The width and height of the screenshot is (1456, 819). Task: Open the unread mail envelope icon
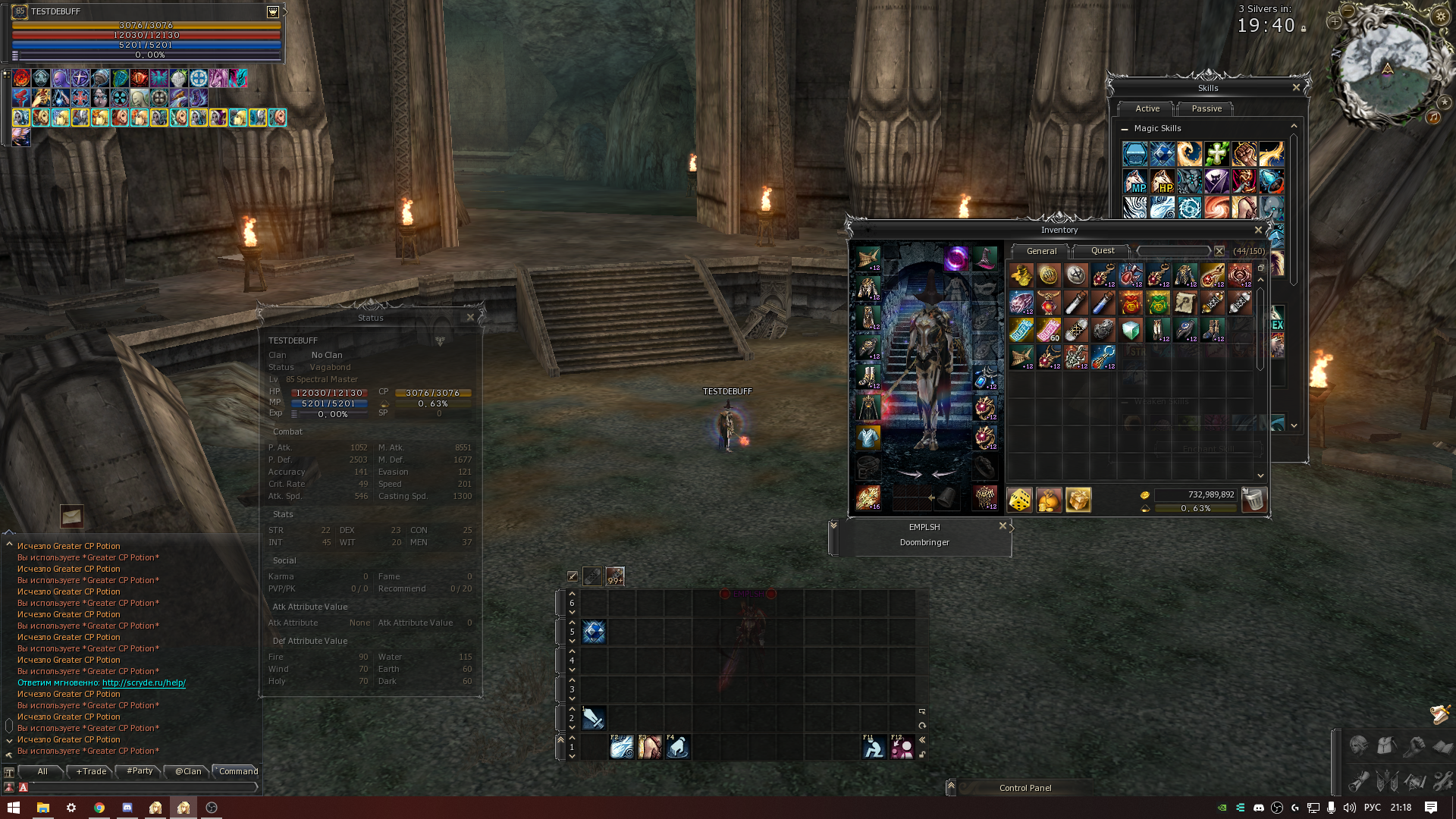[x=71, y=516]
